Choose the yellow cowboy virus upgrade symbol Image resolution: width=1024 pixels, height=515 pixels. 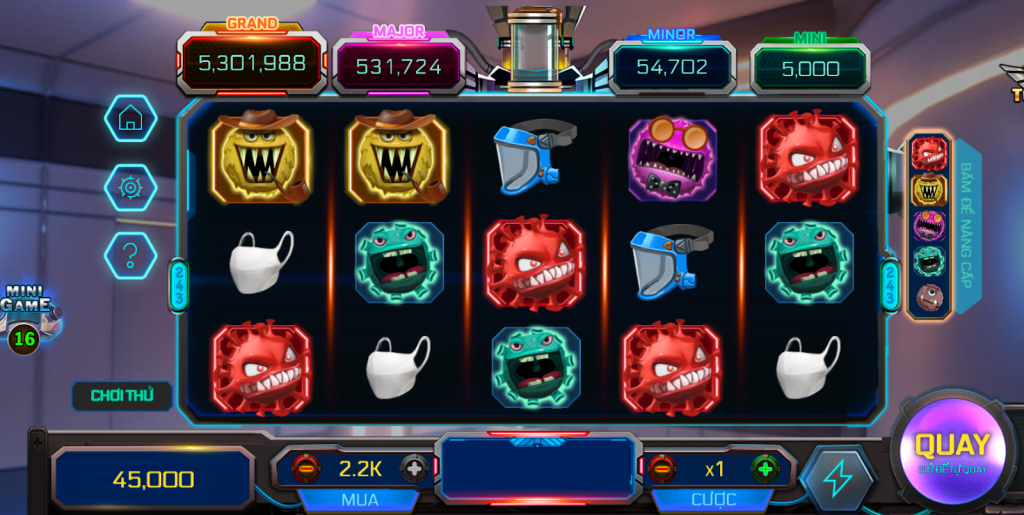point(929,189)
